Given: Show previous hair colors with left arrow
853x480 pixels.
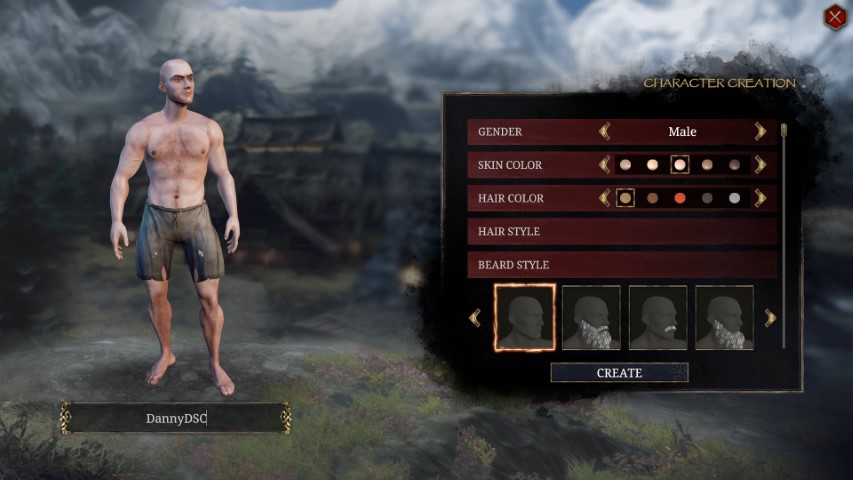Looking at the screenshot, I should 604,198.
